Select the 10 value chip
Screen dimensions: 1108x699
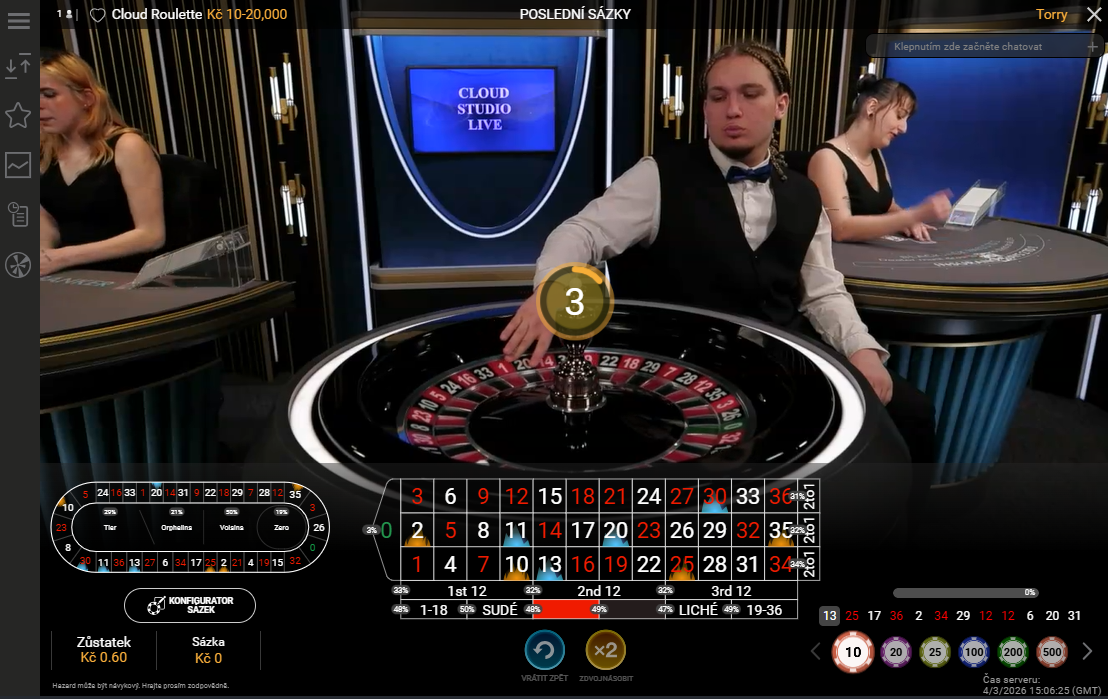click(853, 652)
